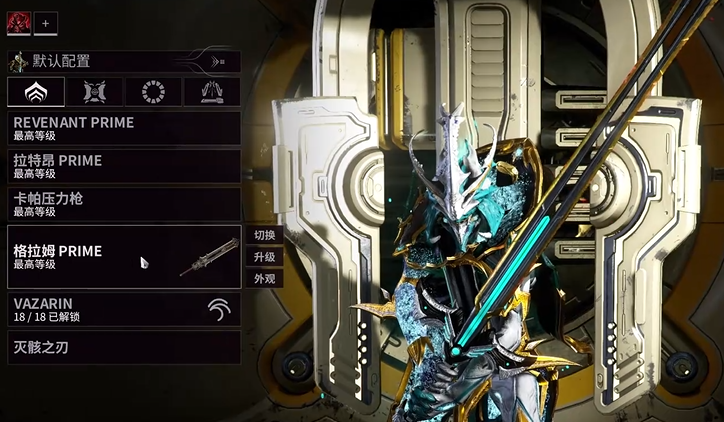Select the 拉特昂 Prime primary weapon
The height and width of the screenshot is (422, 724).
(x=123, y=166)
